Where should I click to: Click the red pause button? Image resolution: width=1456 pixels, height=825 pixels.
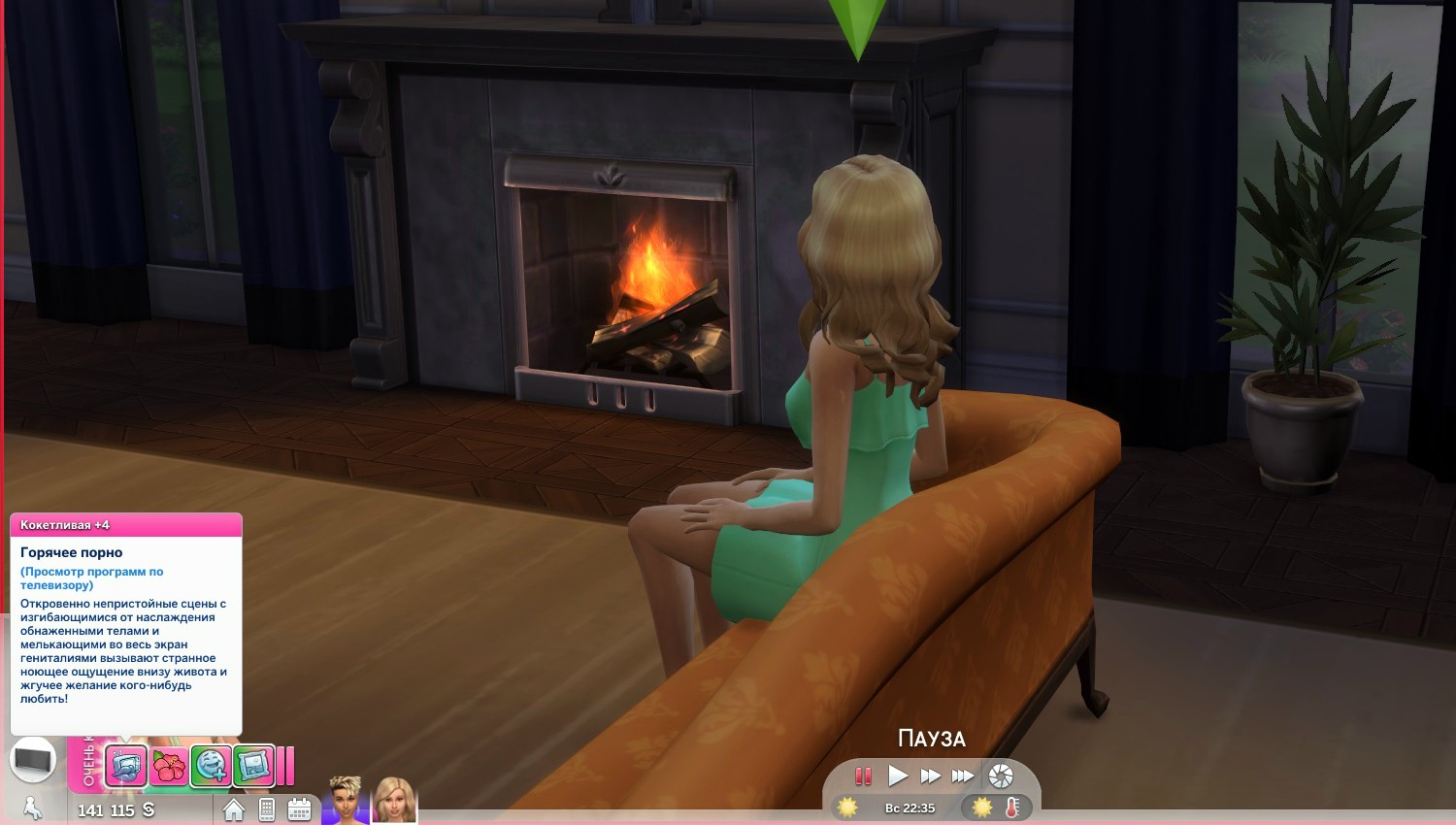tap(863, 775)
